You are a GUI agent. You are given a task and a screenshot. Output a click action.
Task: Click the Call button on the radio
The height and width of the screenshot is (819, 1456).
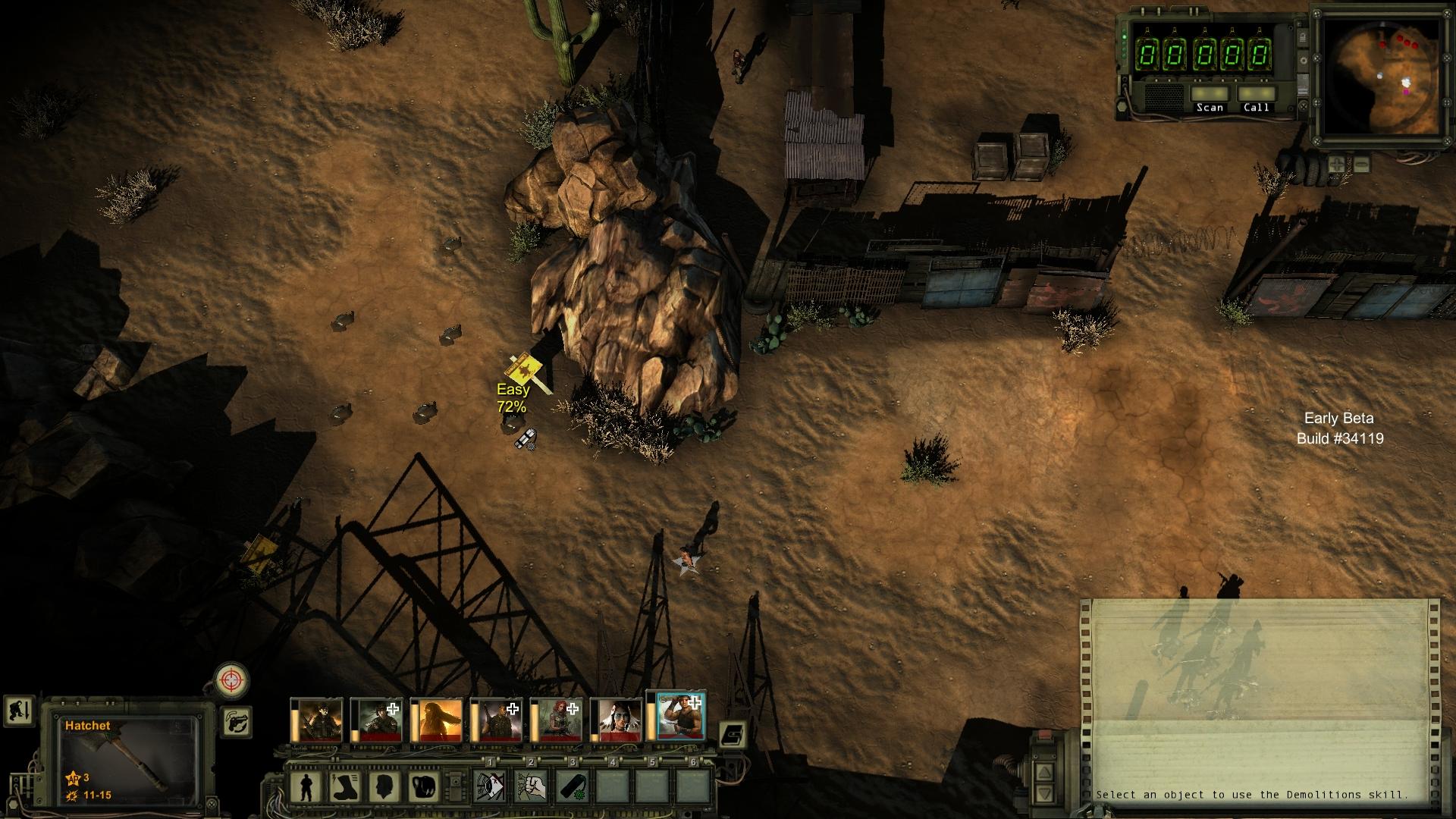(1256, 100)
